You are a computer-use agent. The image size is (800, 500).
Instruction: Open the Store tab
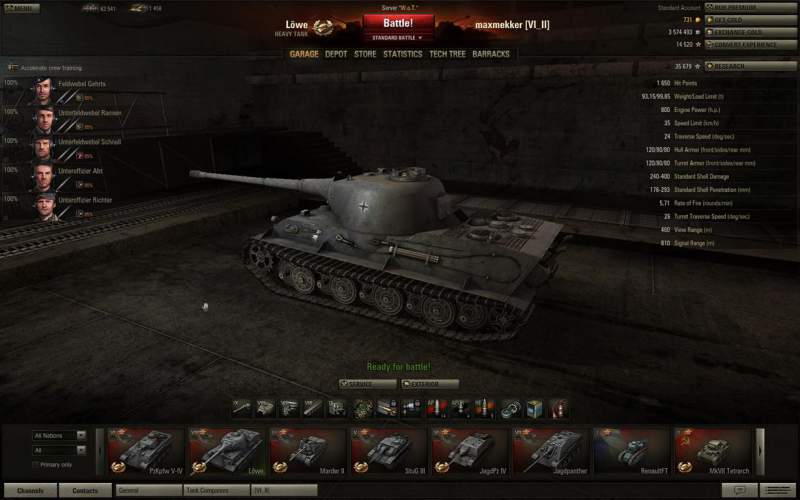(365, 54)
